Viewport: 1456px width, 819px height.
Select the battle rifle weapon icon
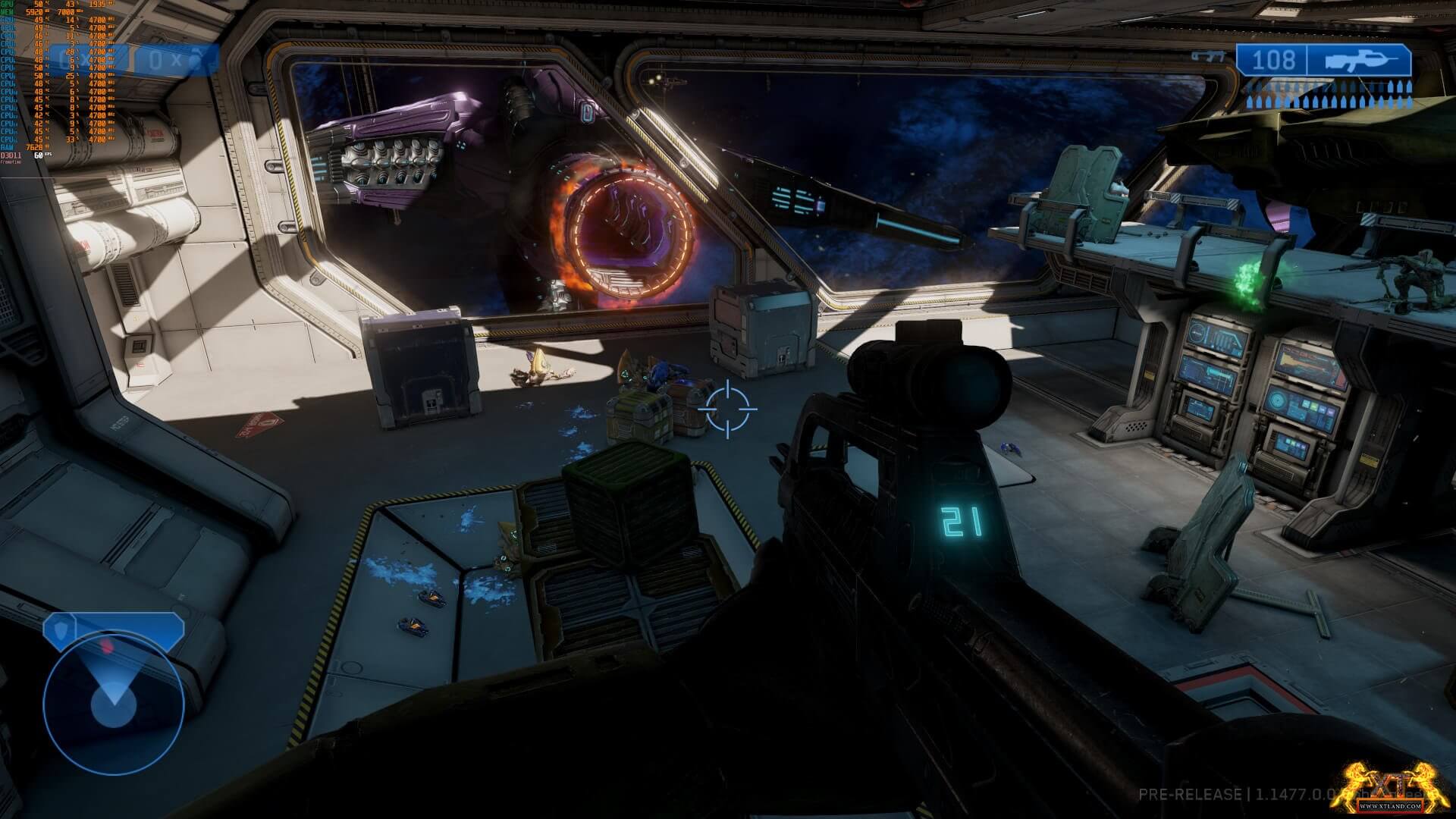click(1359, 61)
